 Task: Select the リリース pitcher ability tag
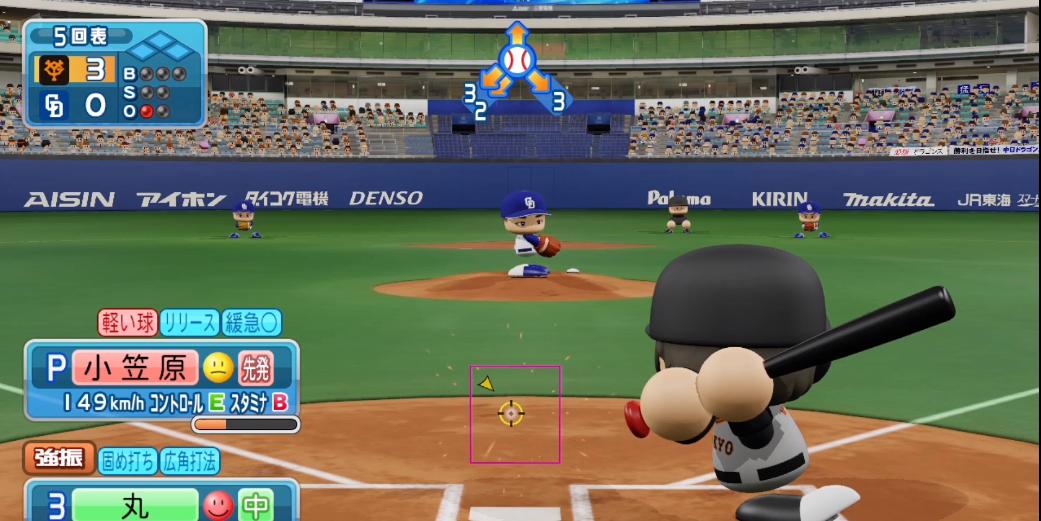click(189, 323)
